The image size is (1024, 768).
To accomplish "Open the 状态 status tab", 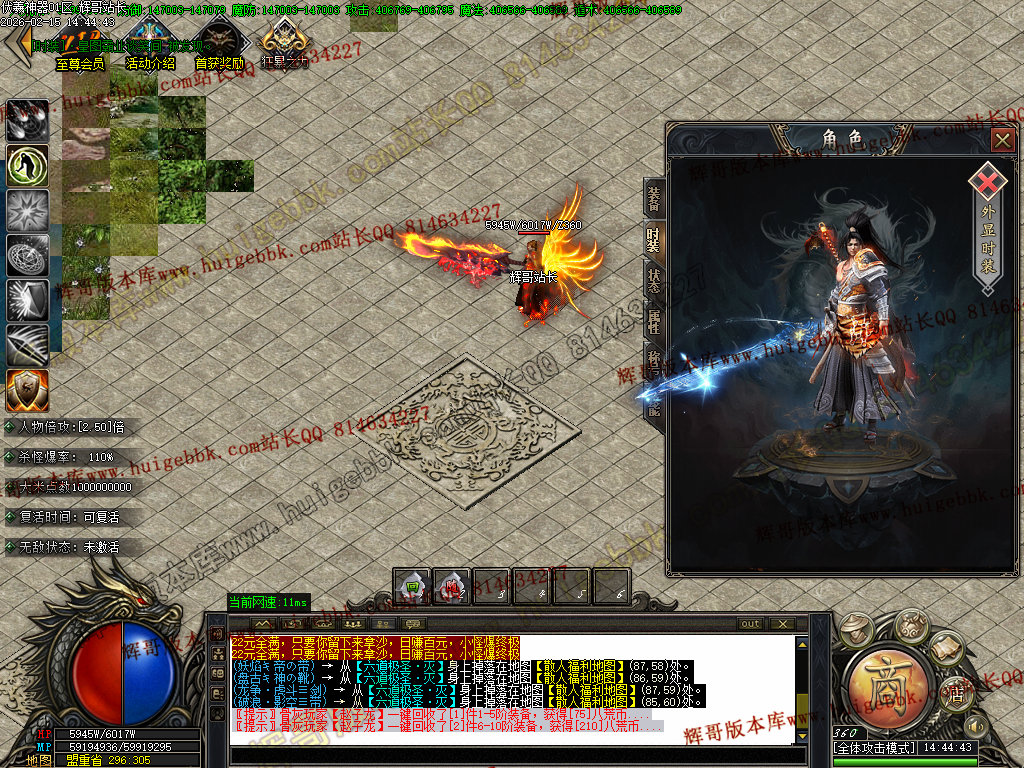I will (x=653, y=280).
